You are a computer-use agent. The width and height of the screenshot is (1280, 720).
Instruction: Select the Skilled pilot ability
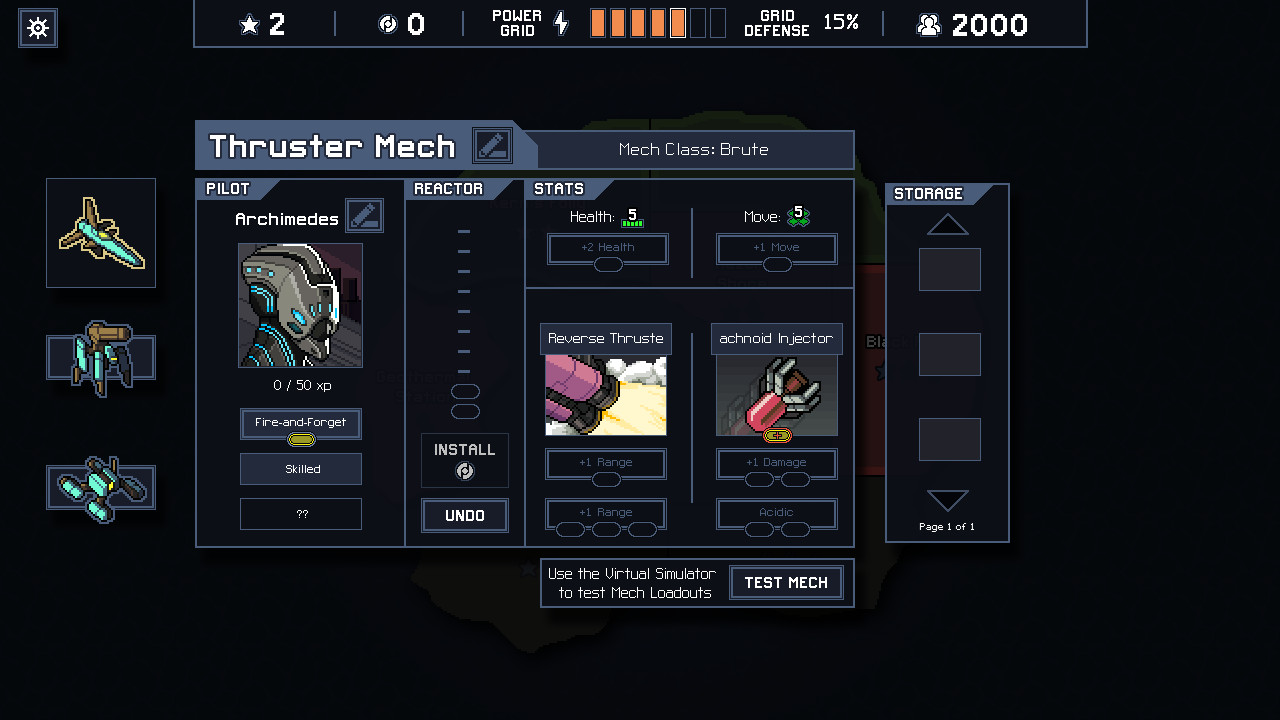300,468
